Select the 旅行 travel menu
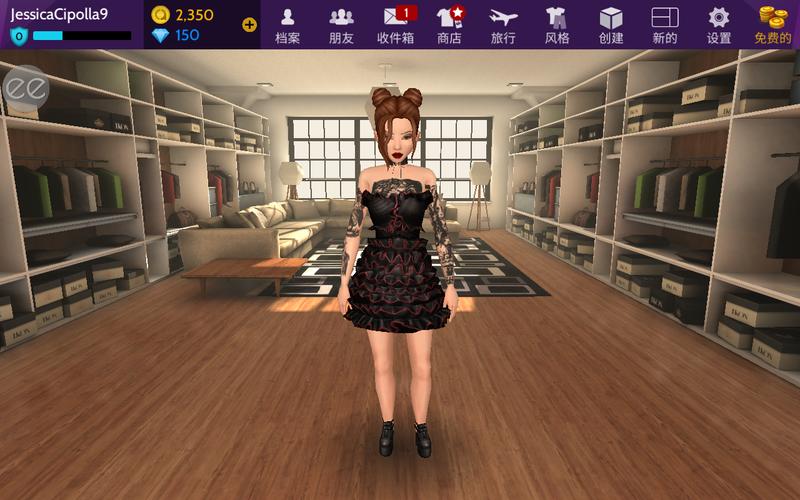Viewport: 800px width, 500px height. (x=504, y=24)
